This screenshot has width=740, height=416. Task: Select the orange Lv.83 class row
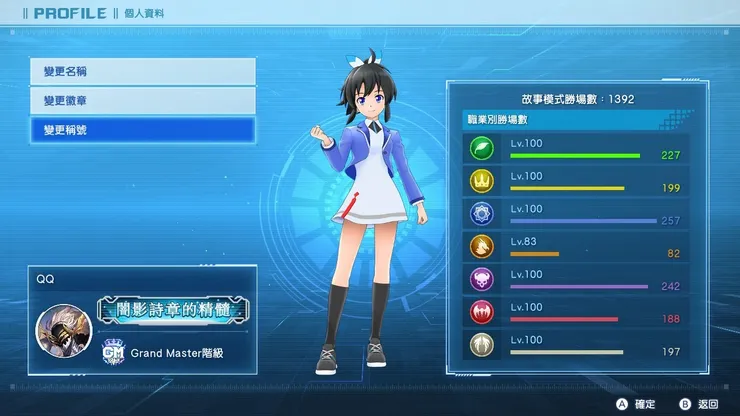point(570,247)
